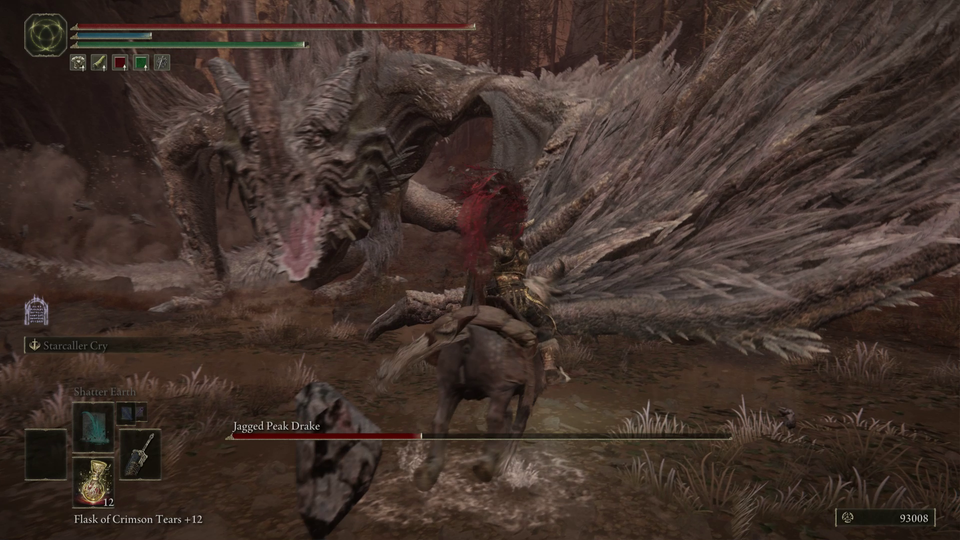Select the green square buff icon

click(142, 62)
